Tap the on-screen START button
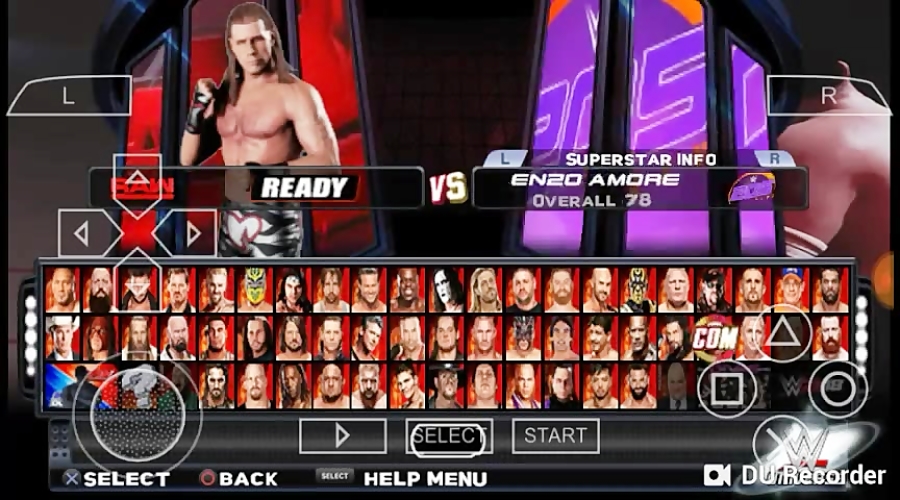900x500 pixels. click(556, 436)
